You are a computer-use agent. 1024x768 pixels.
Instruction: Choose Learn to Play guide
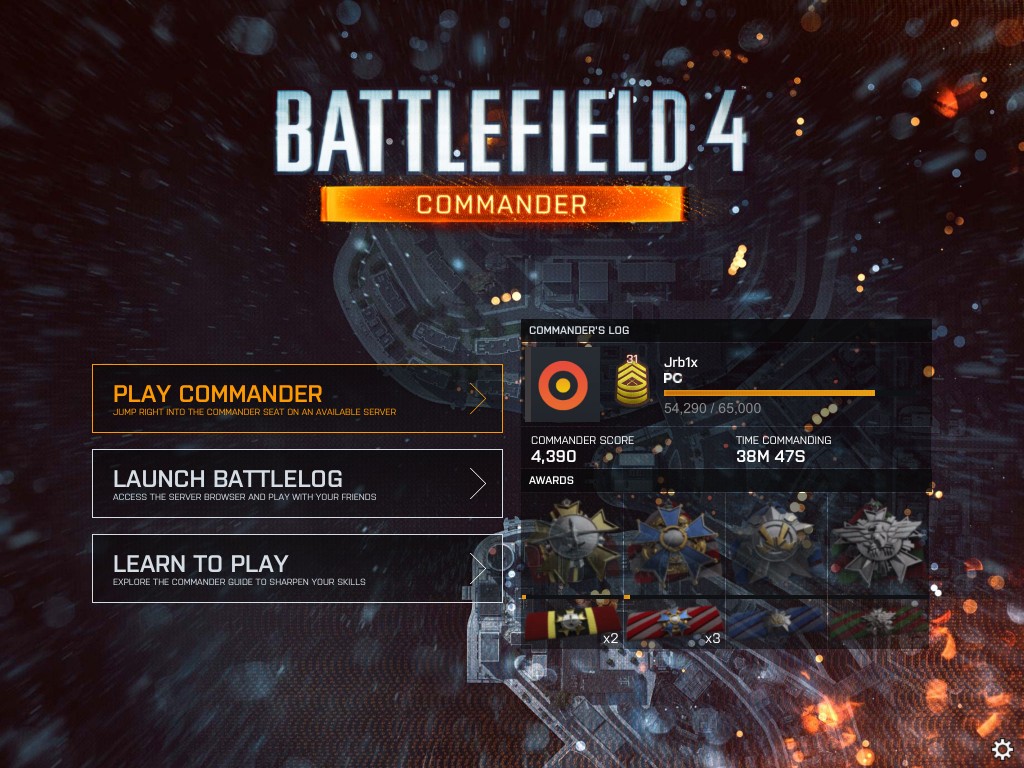pos(297,568)
